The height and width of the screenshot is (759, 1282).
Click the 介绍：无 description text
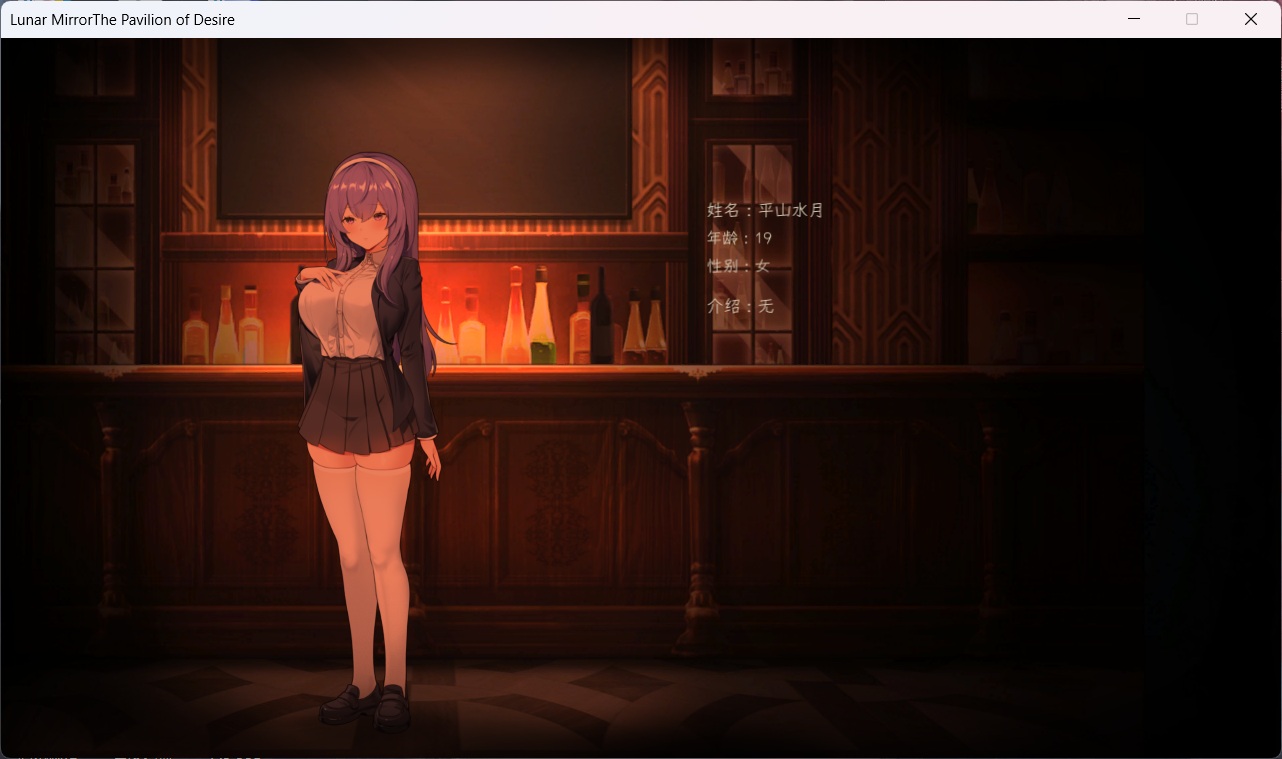click(x=740, y=305)
